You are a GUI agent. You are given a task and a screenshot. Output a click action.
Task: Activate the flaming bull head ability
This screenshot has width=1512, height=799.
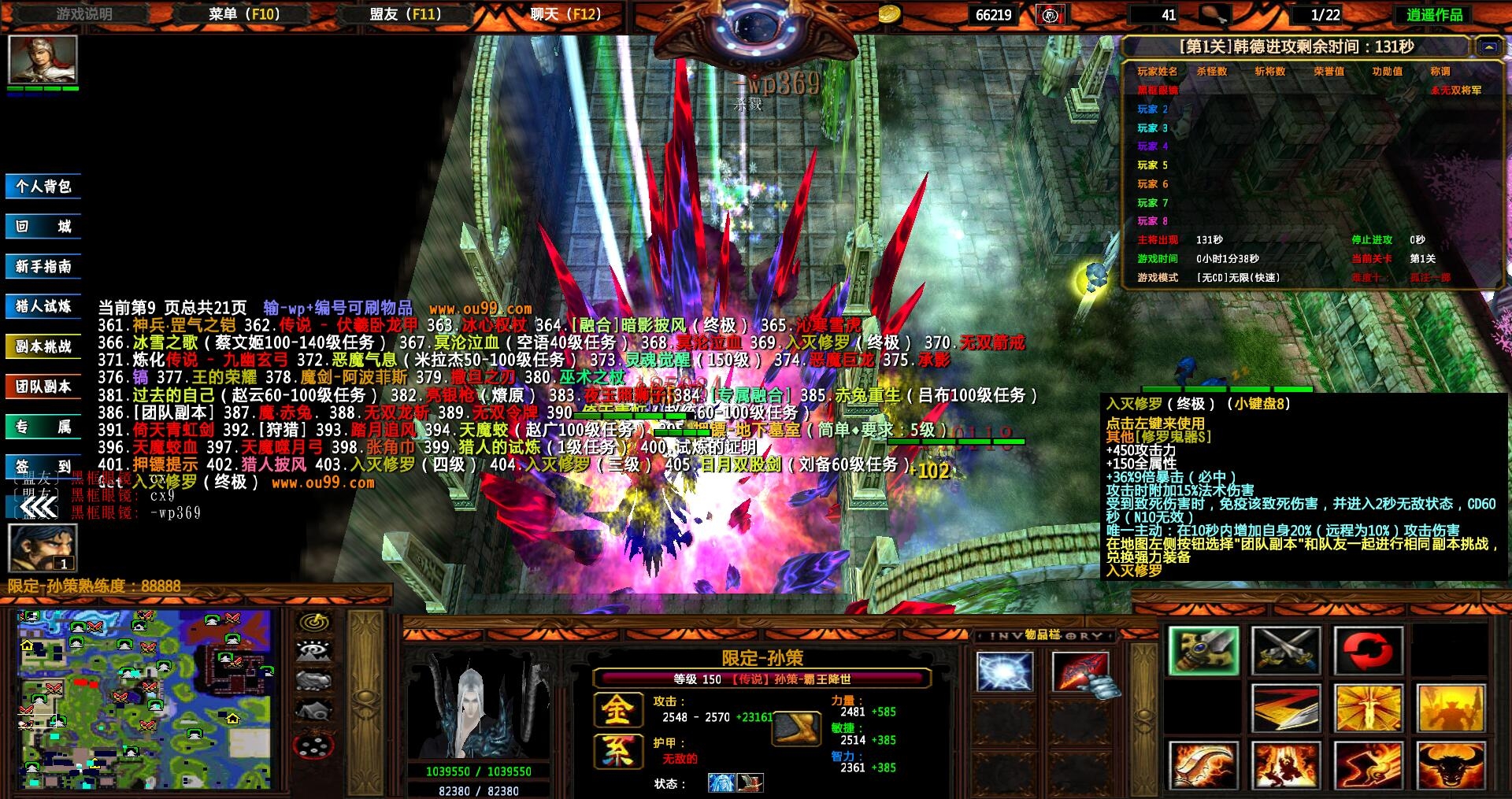click(x=1450, y=765)
